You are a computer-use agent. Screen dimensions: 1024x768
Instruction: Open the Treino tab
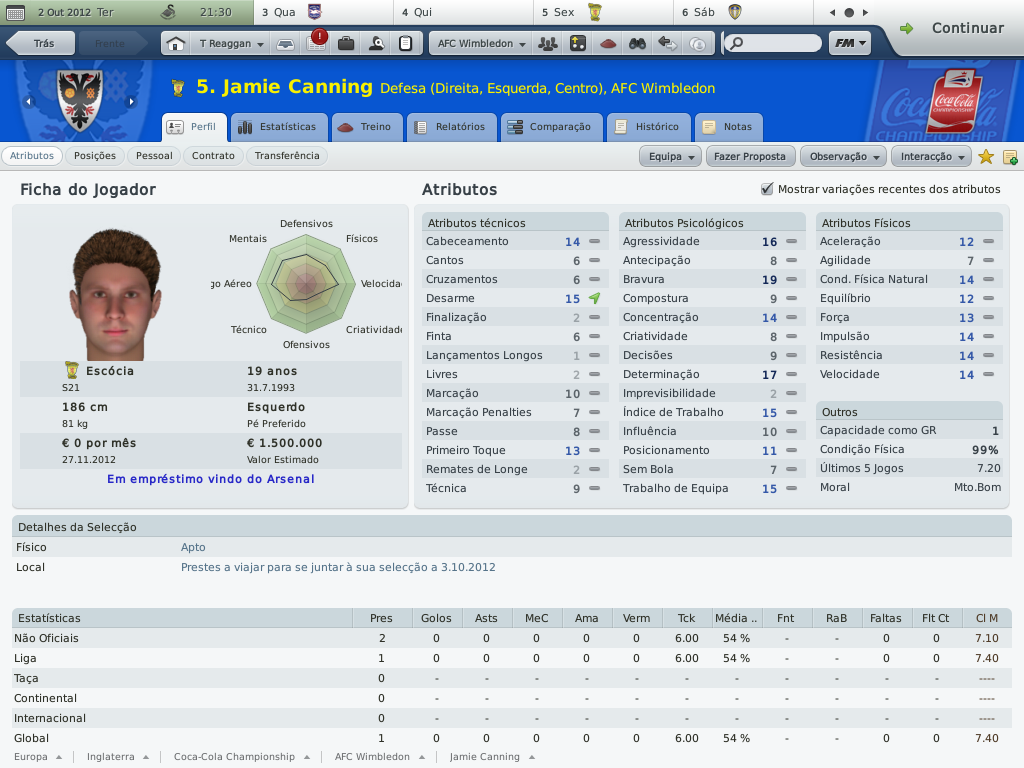366,127
